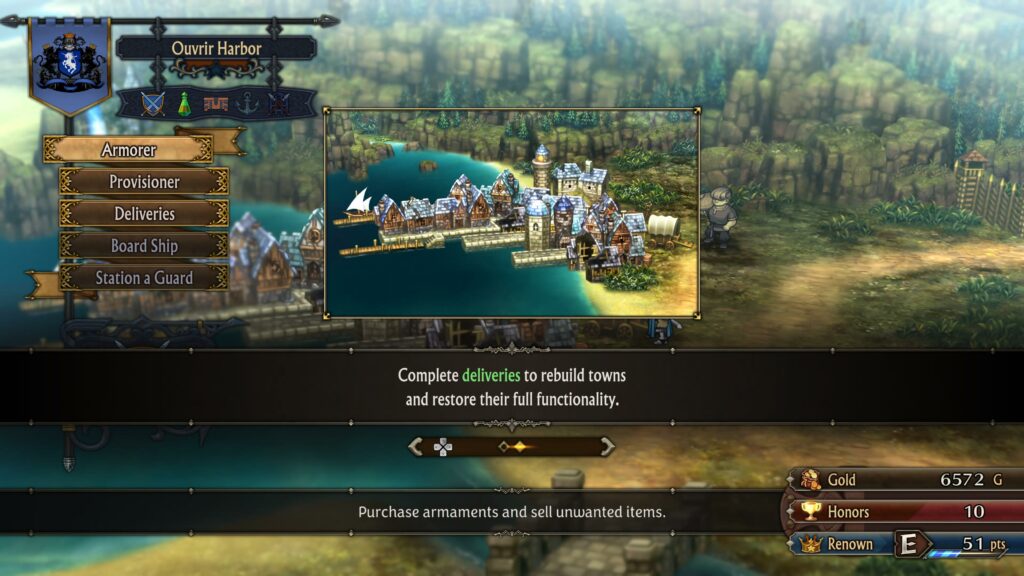This screenshot has height=576, width=1024.
Task: Click the Ouvrir Harbor heraldic banner crest
Action: coord(69,62)
